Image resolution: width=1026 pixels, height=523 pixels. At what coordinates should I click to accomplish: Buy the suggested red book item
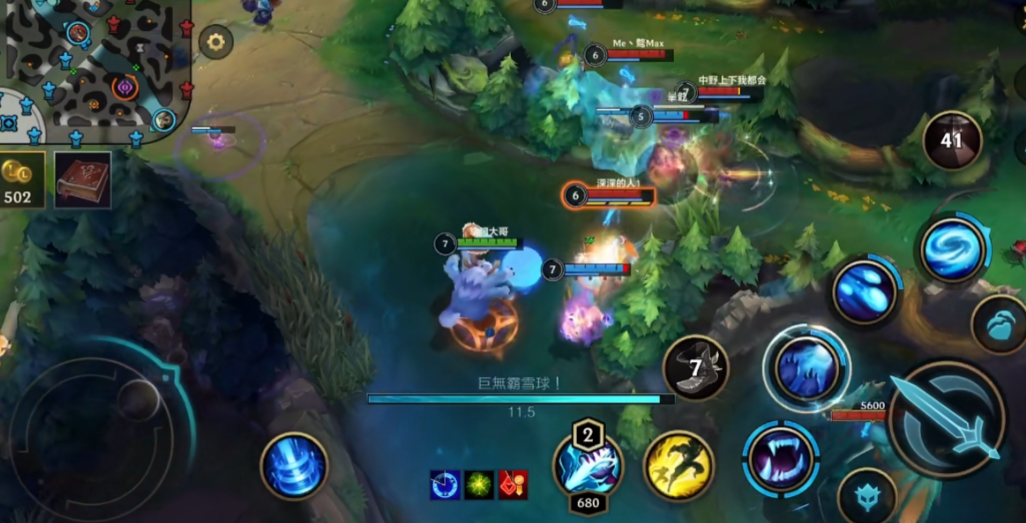(82, 180)
